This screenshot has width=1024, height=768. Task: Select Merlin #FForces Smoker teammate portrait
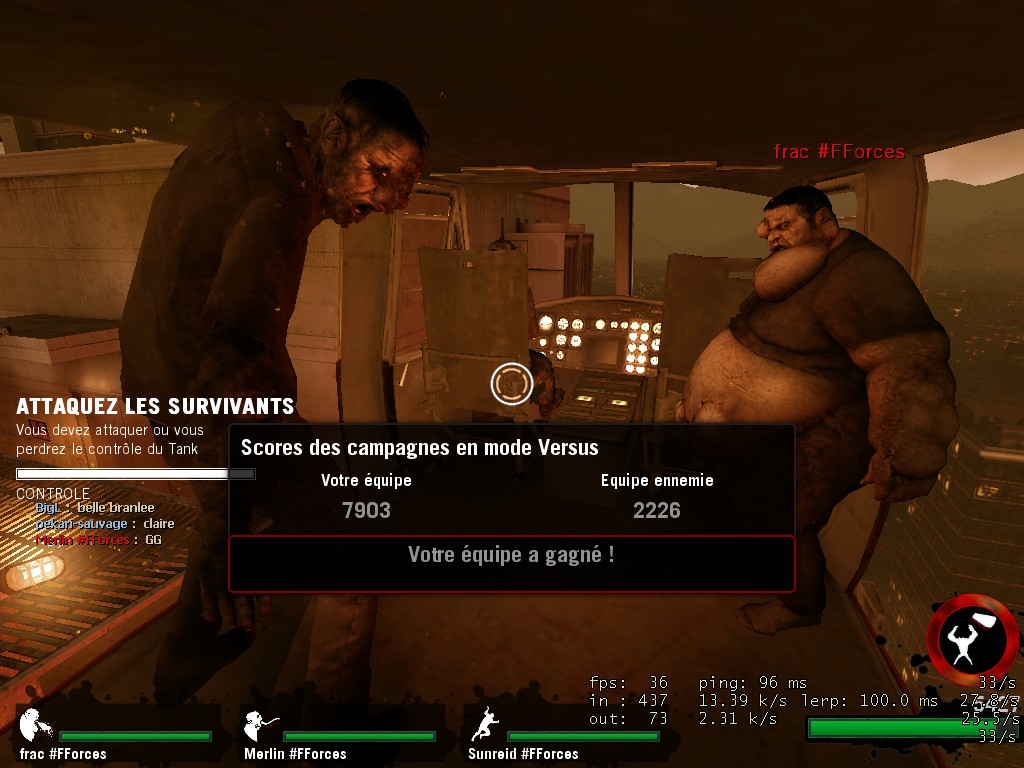click(259, 725)
